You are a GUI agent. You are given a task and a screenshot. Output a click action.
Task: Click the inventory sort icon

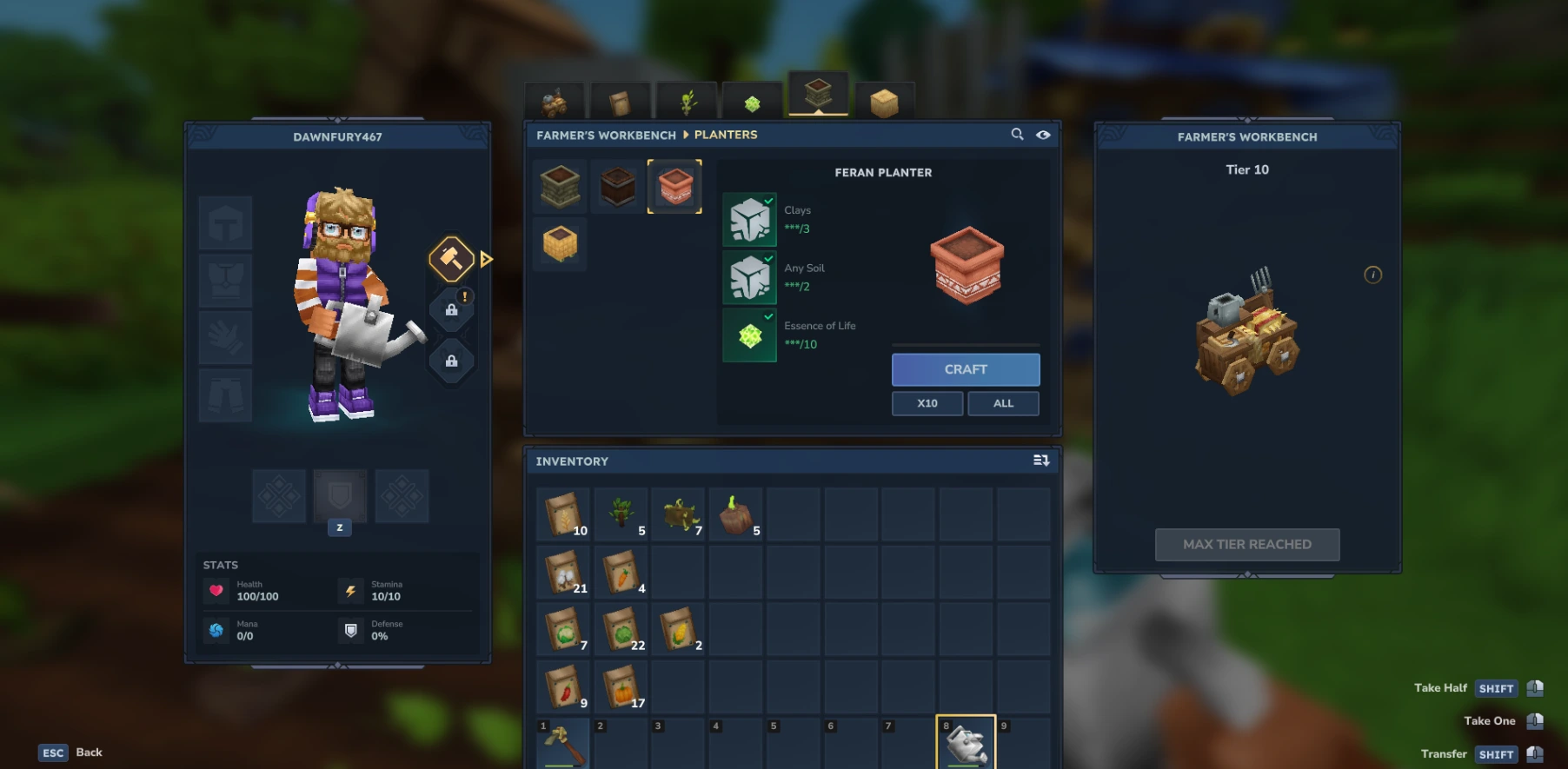(x=1040, y=461)
